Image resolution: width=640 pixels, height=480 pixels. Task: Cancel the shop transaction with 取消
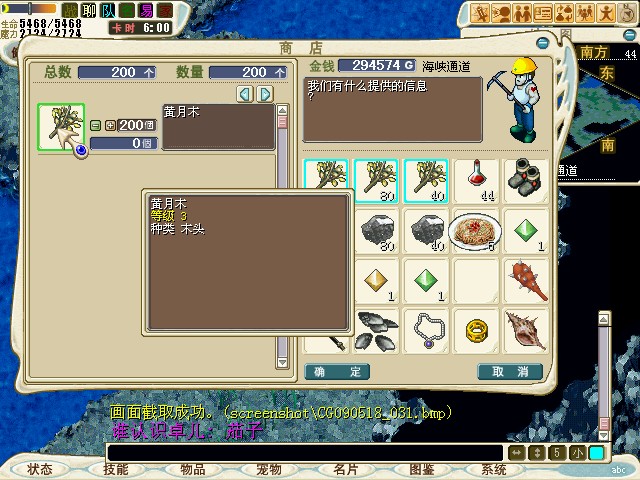(x=510, y=372)
